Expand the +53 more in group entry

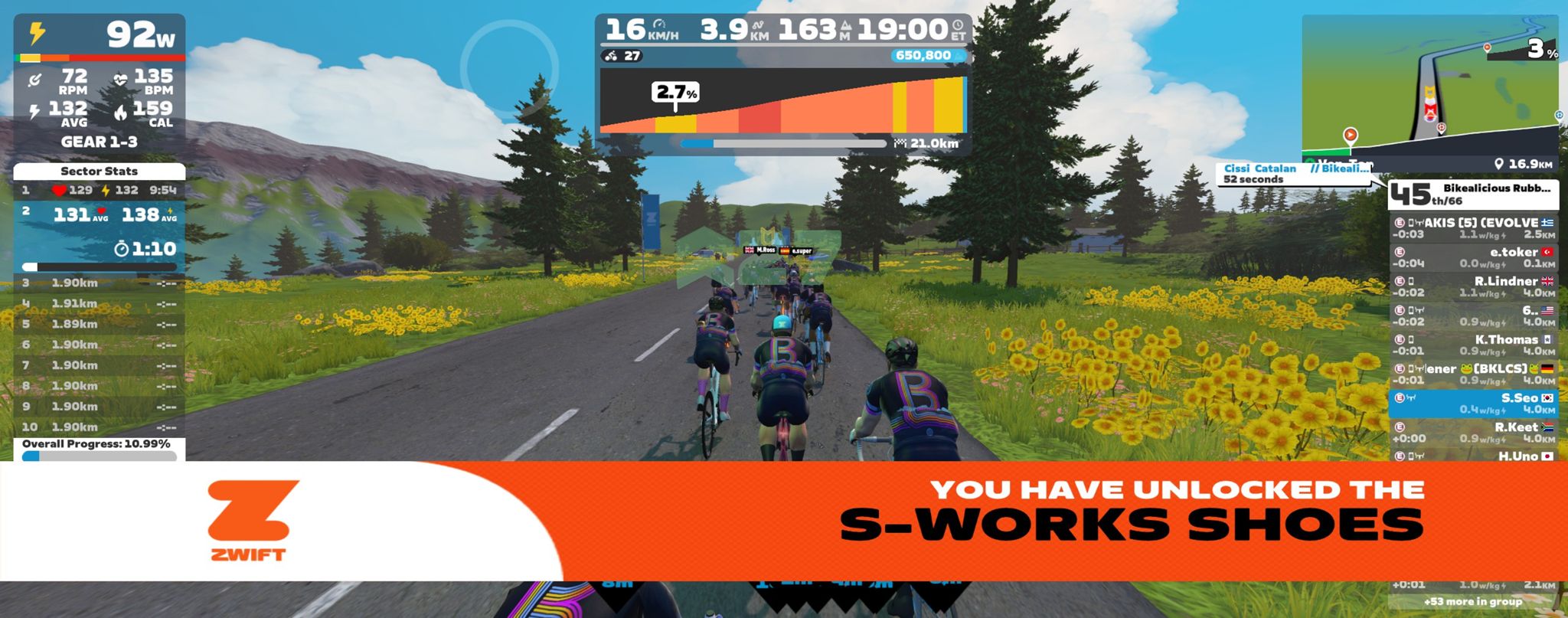[1472, 601]
